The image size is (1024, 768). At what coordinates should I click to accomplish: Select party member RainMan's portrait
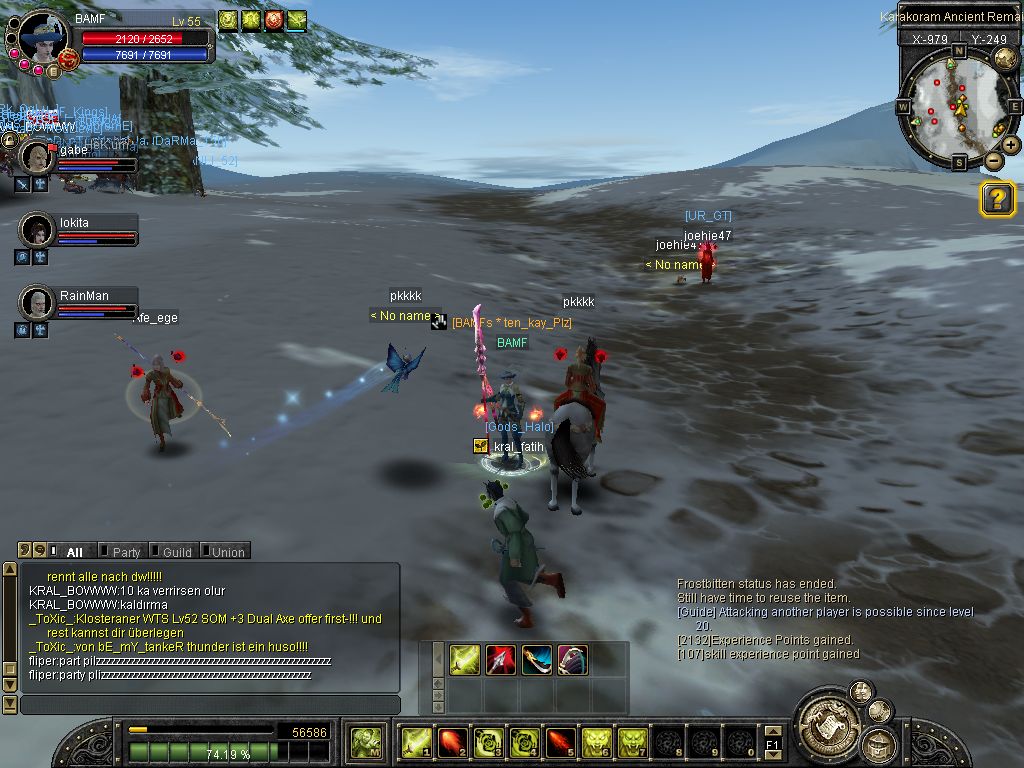coord(38,302)
